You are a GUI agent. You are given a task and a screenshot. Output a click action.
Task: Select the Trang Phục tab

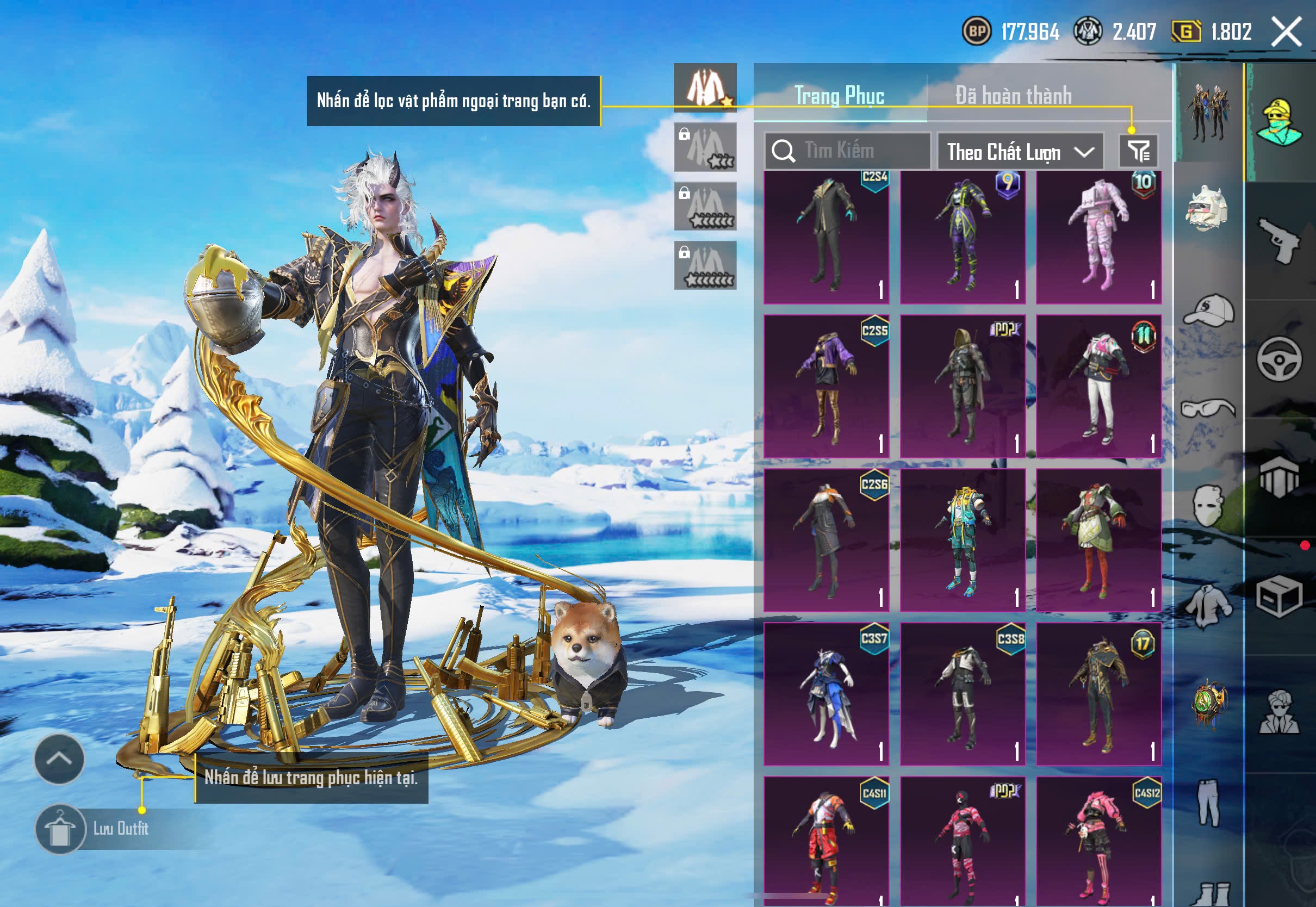coord(839,96)
